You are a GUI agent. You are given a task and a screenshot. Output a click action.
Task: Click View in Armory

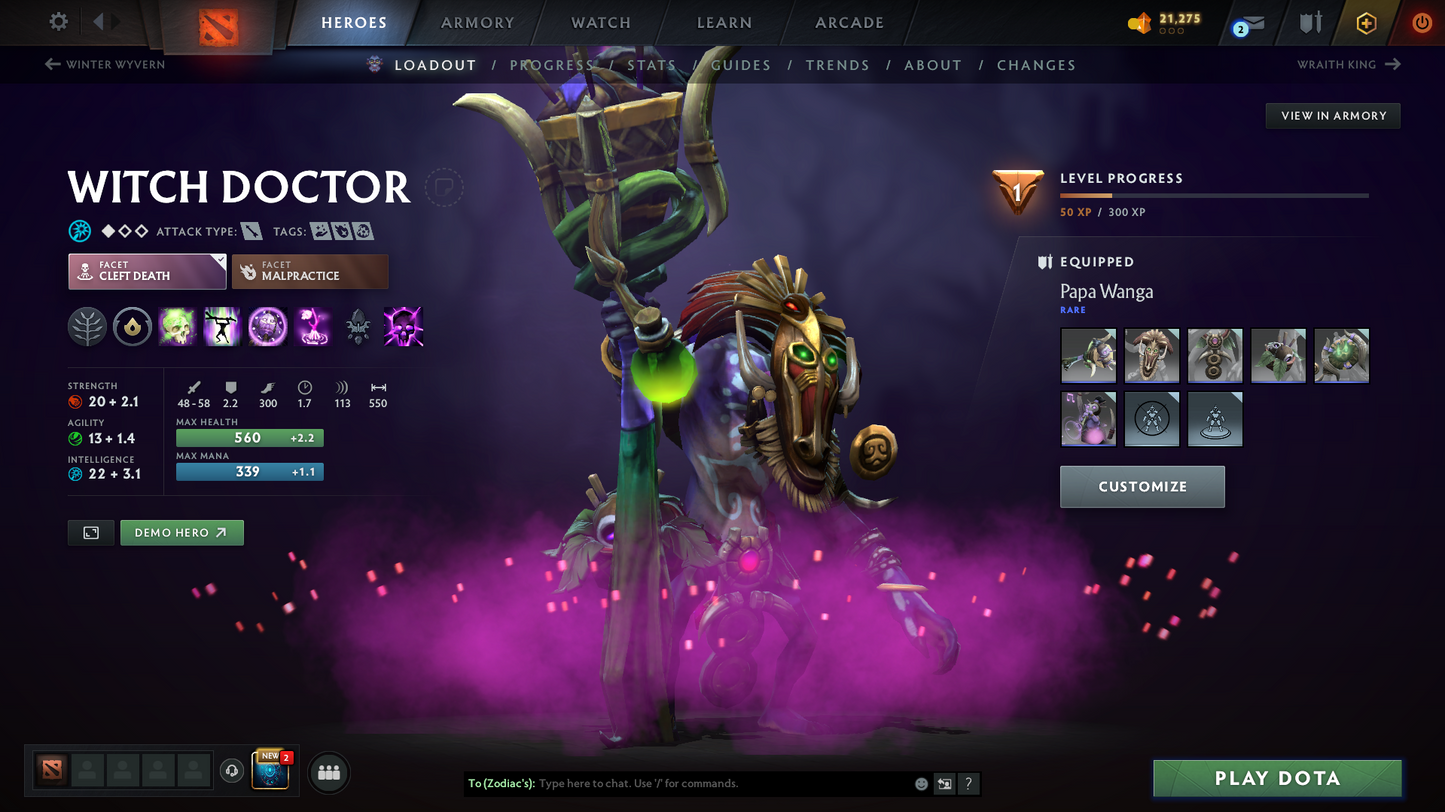pos(1333,116)
